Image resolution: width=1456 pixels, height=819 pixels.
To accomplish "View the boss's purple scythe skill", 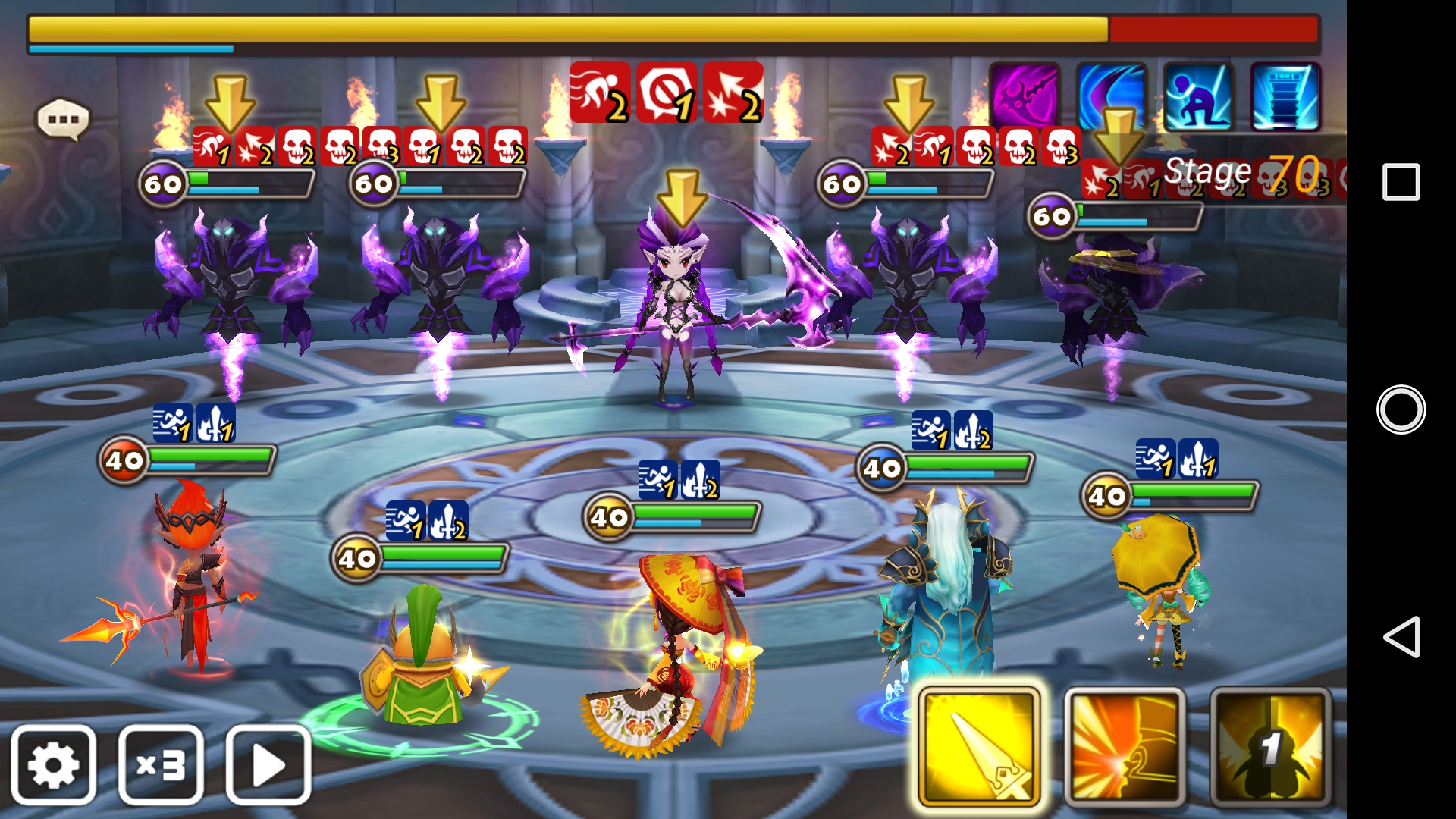I will [1025, 97].
